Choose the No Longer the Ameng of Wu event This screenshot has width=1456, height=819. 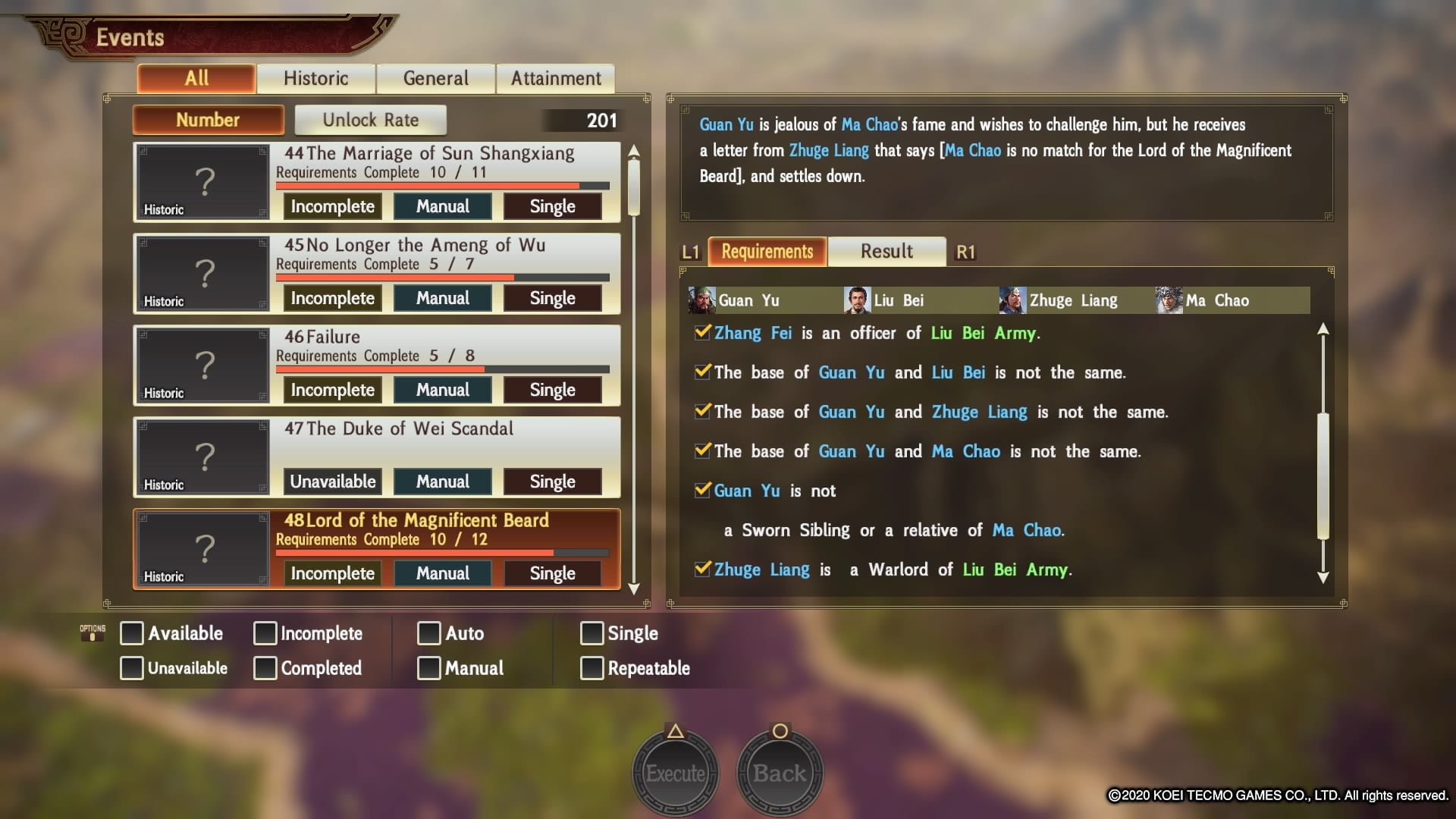(414, 246)
